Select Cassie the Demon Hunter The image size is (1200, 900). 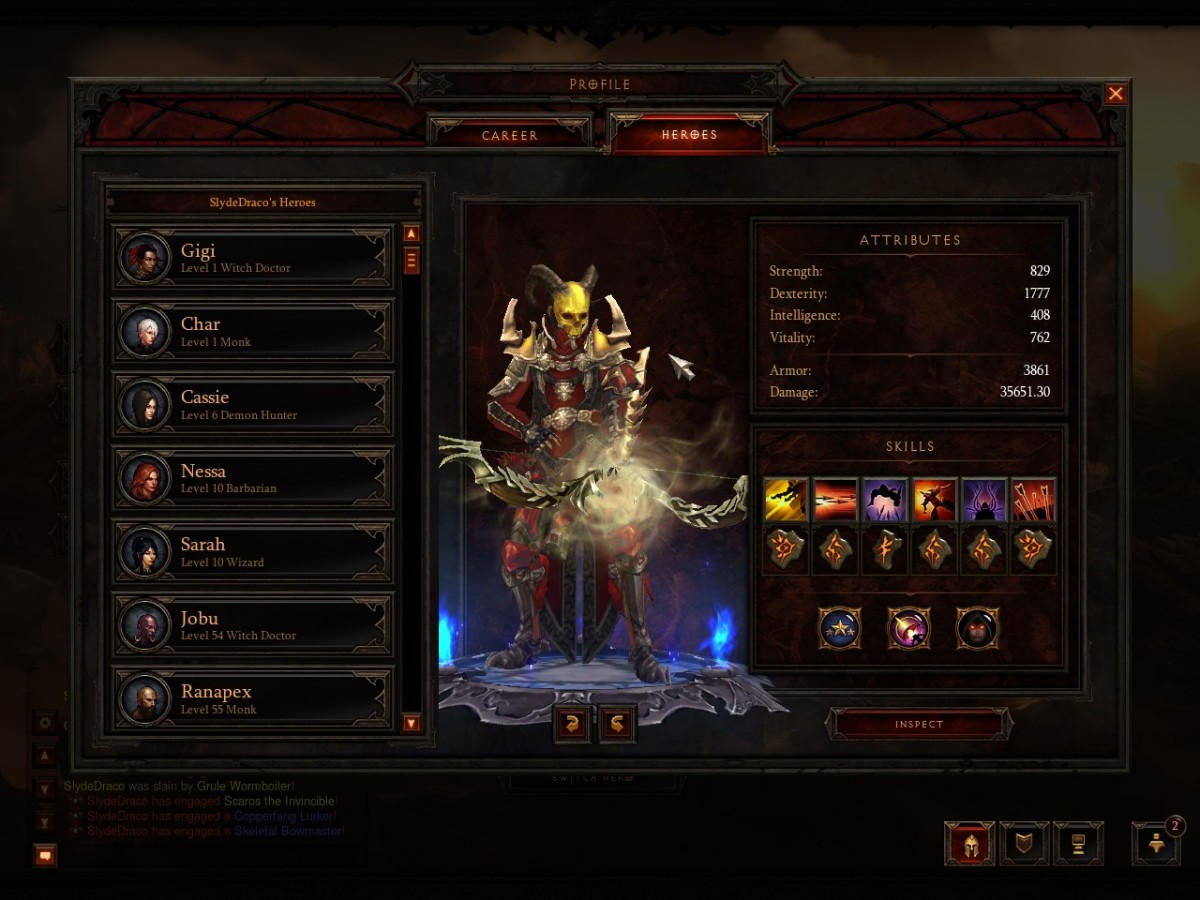252,405
